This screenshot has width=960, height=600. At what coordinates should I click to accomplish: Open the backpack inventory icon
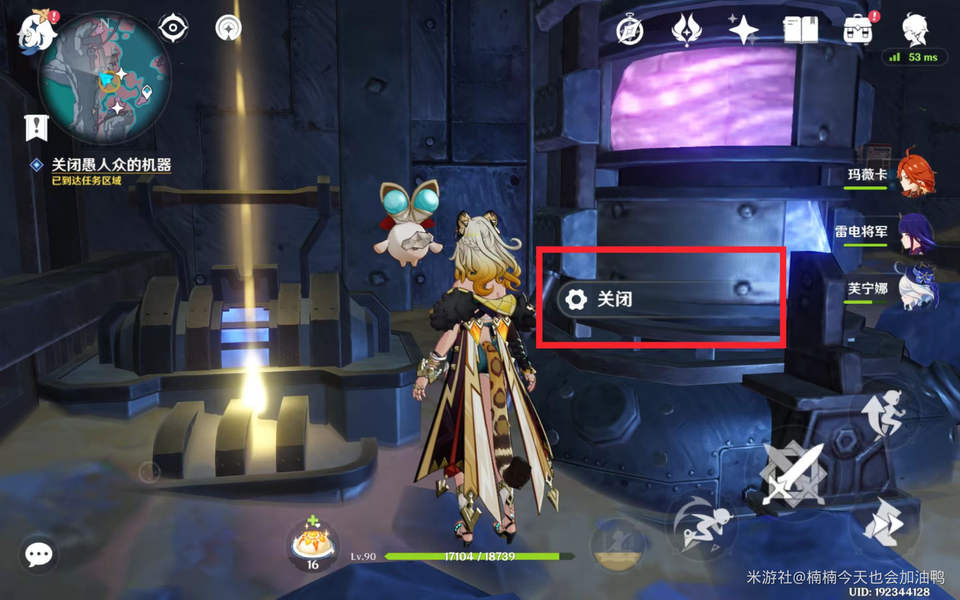(857, 29)
